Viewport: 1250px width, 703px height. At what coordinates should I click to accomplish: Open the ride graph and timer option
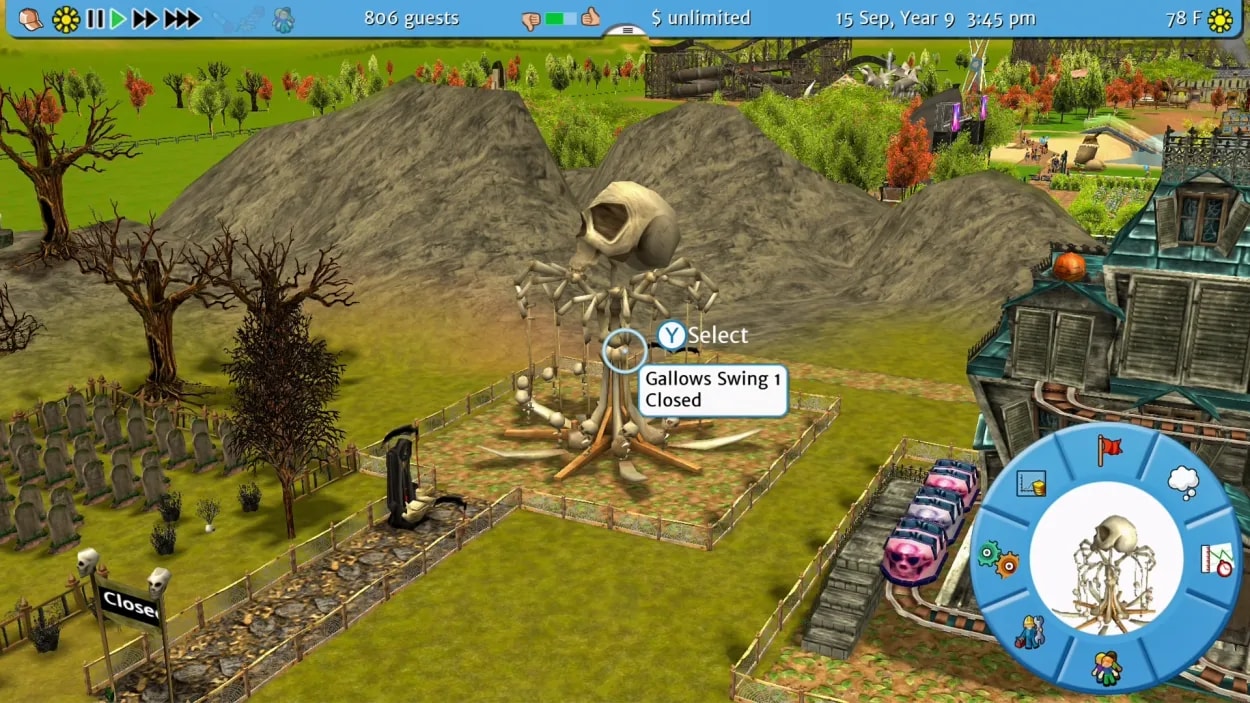[x=1216, y=560]
